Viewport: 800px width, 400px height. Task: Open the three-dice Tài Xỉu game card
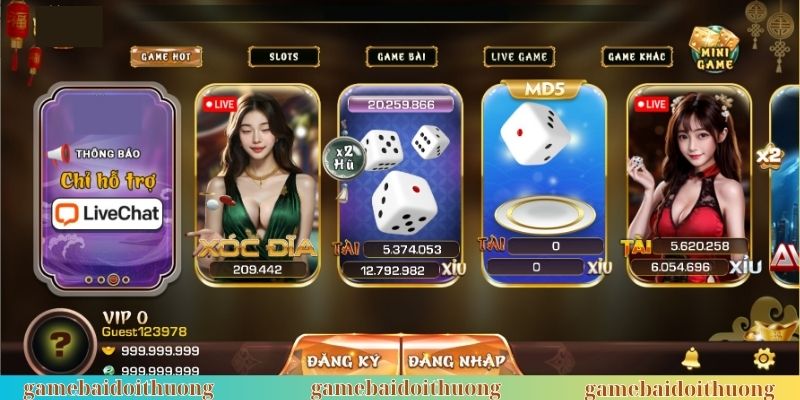(400, 185)
